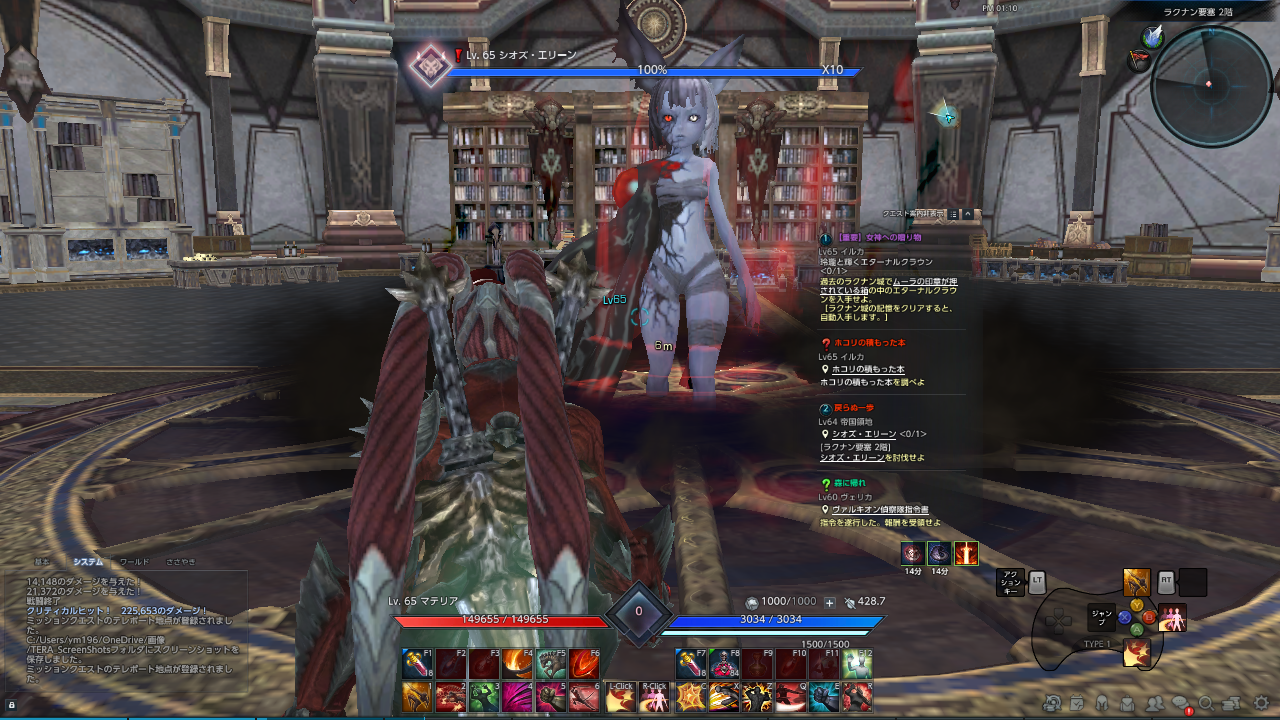Open the search magnifier icon

click(1207, 703)
